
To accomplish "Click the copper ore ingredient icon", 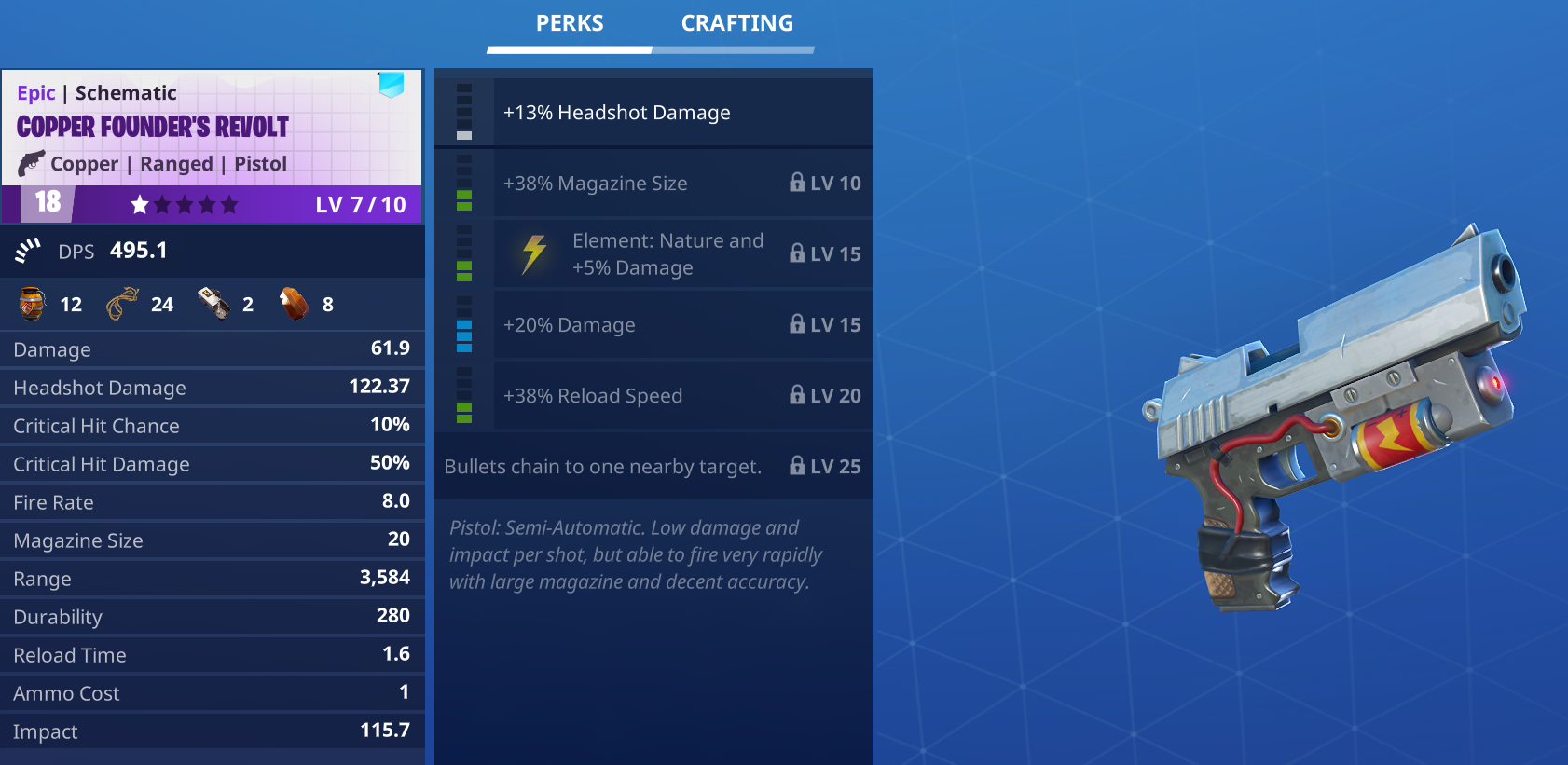I will coord(295,304).
